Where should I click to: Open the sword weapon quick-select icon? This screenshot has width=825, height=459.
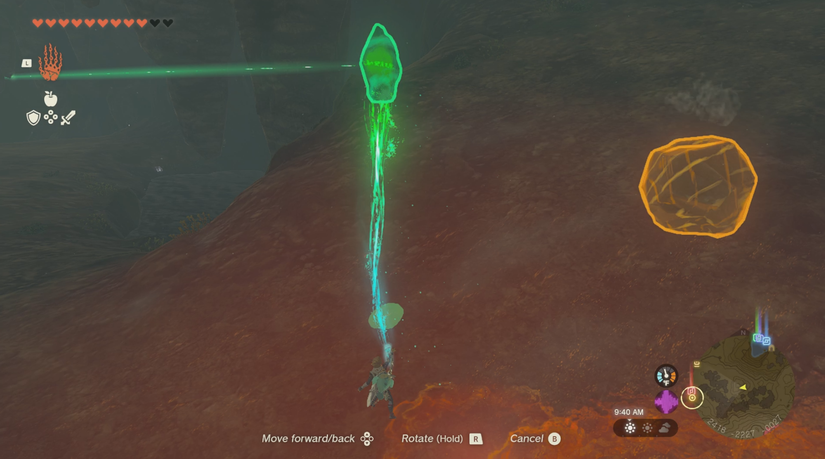[x=68, y=118]
